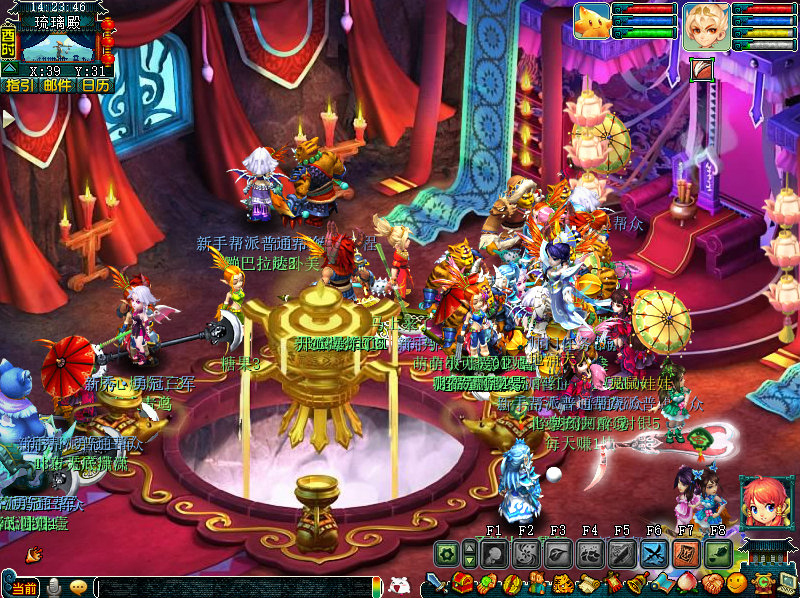Activate the F7 orange scroll skill
The height and width of the screenshot is (598, 800).
[686, 554]
